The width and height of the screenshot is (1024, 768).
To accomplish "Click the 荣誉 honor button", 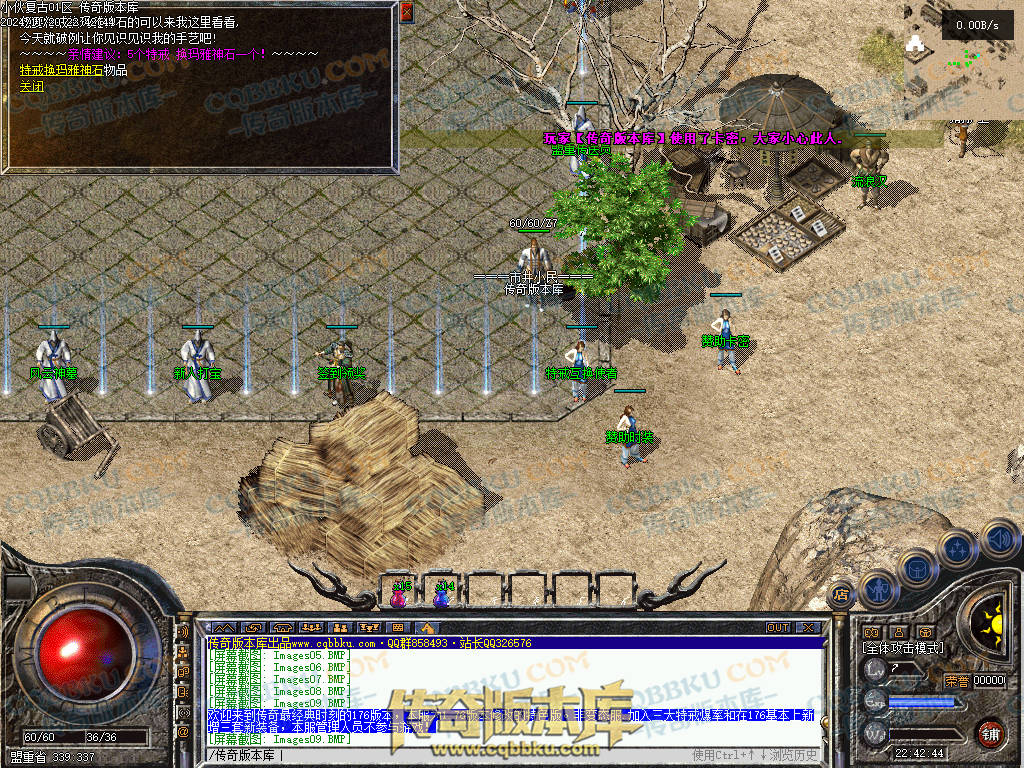I will (956, 681).
